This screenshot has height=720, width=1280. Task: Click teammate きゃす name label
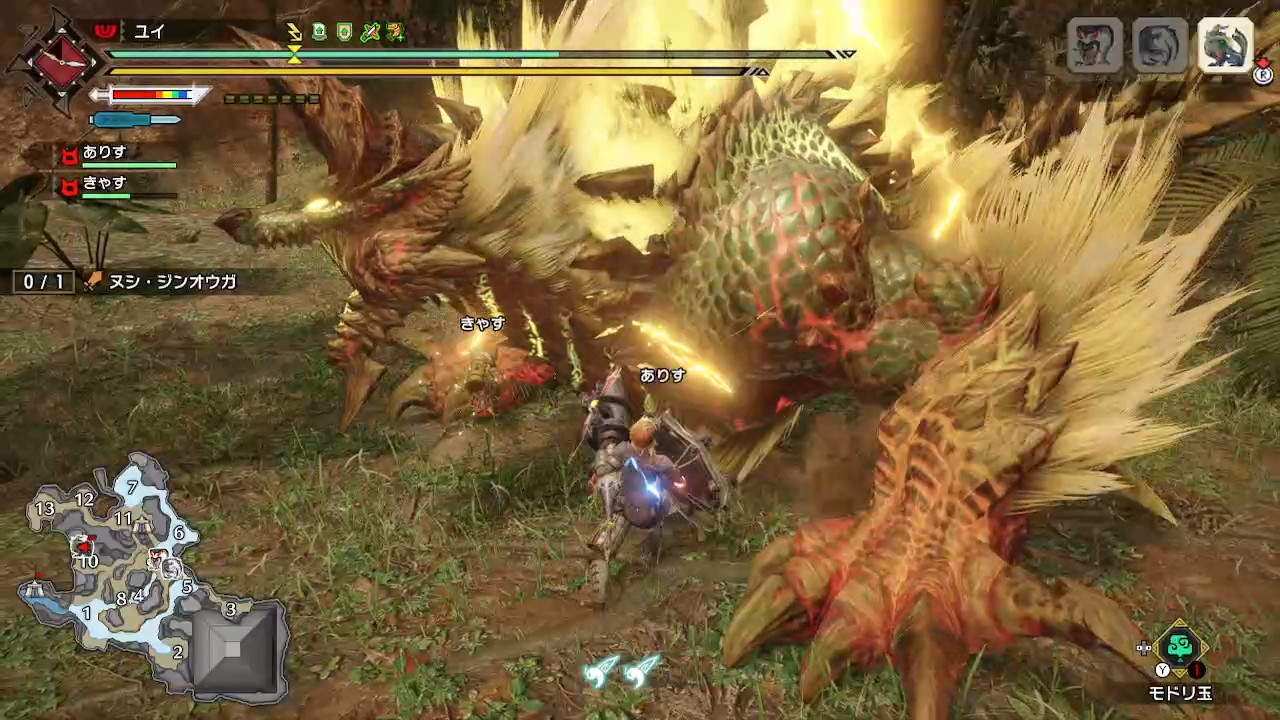105,183
